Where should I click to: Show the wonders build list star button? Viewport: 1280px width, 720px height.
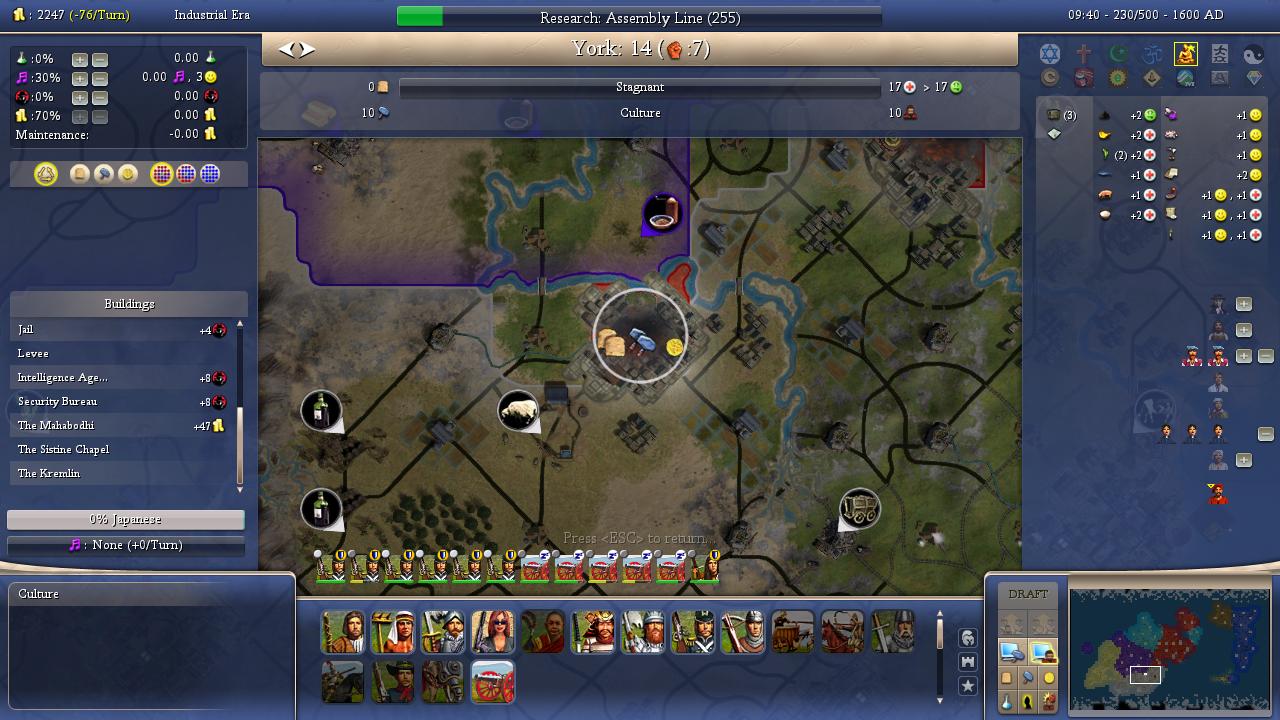(x=968, y=686)
